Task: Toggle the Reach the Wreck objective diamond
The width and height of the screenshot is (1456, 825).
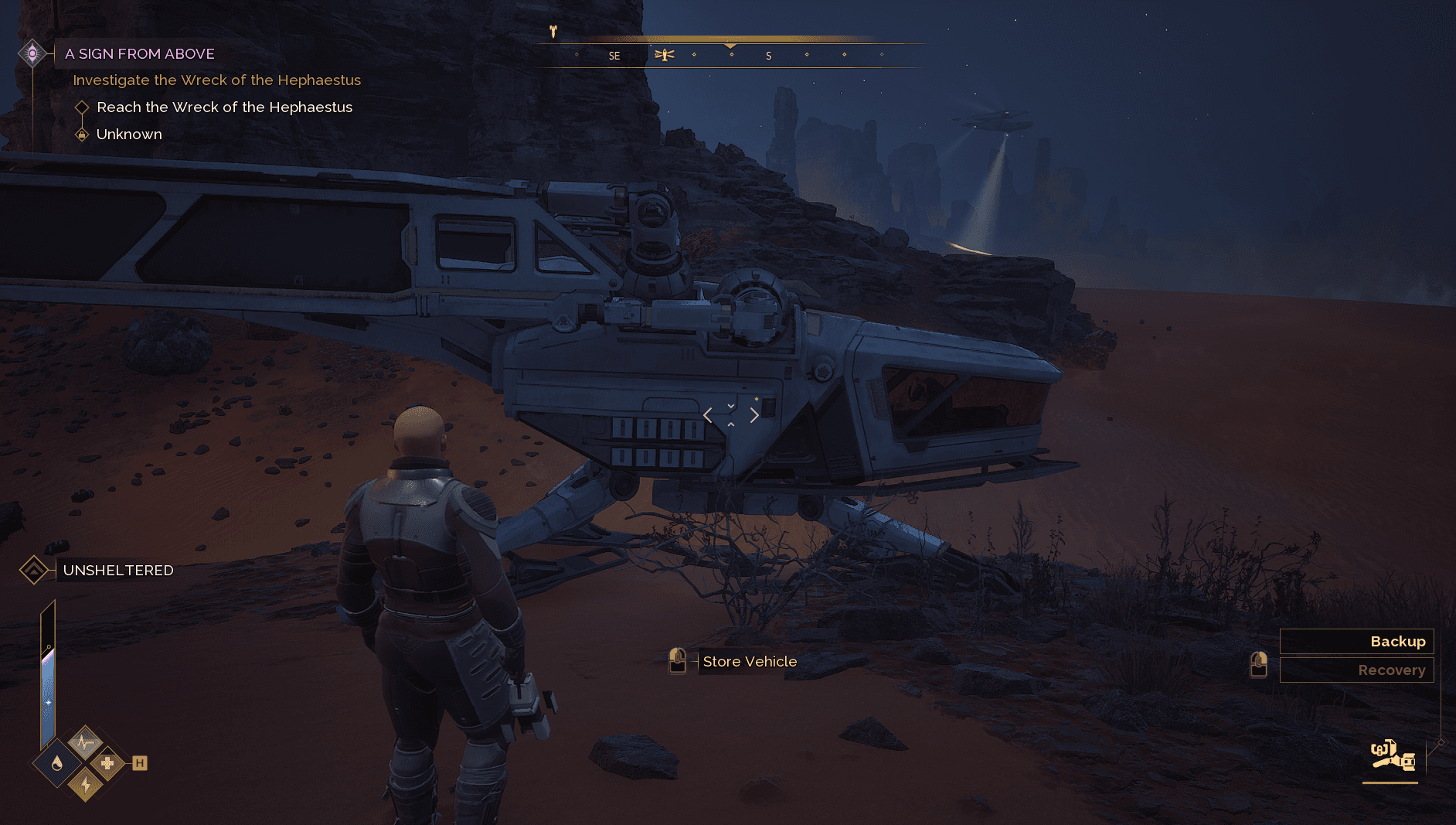Action: (82, 107)
